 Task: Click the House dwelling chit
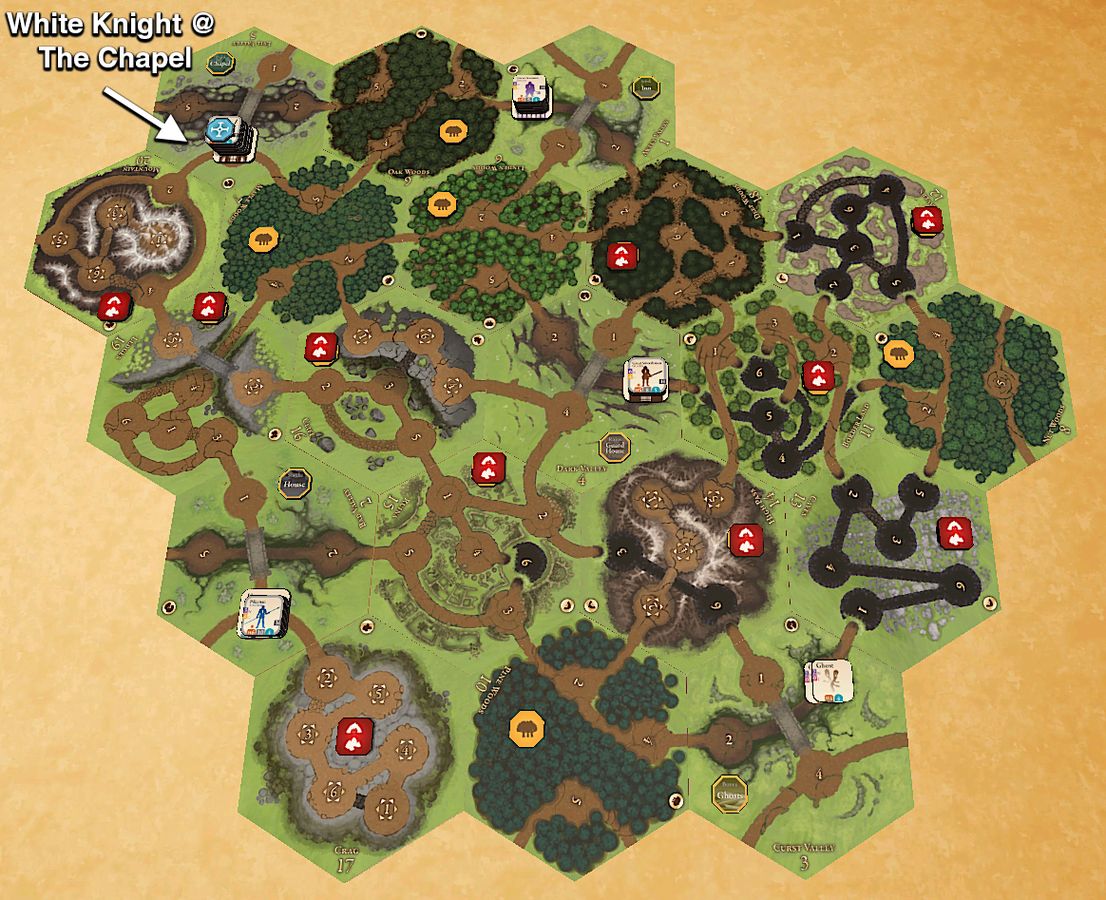[x=294, y=481]
